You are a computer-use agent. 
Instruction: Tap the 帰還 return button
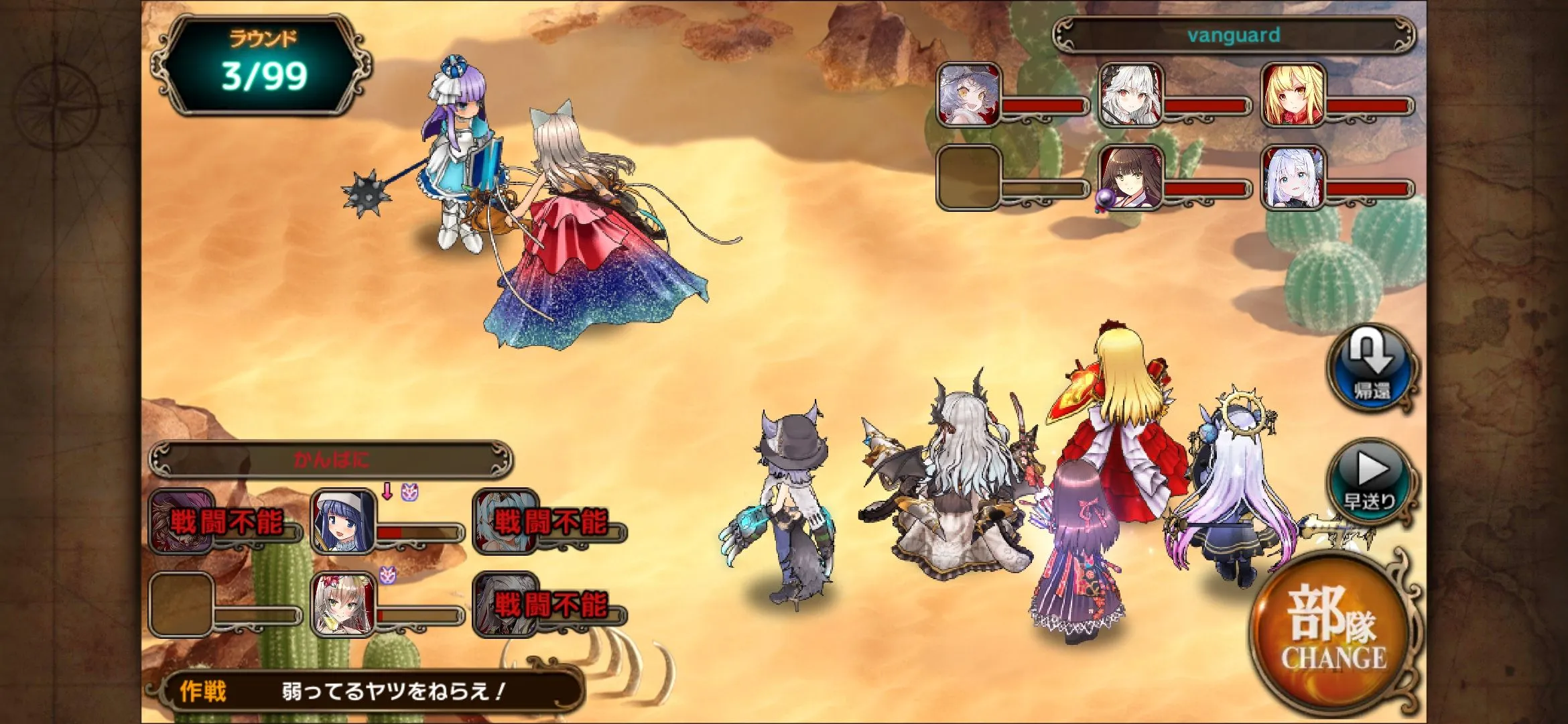[x=1370, y=369]
